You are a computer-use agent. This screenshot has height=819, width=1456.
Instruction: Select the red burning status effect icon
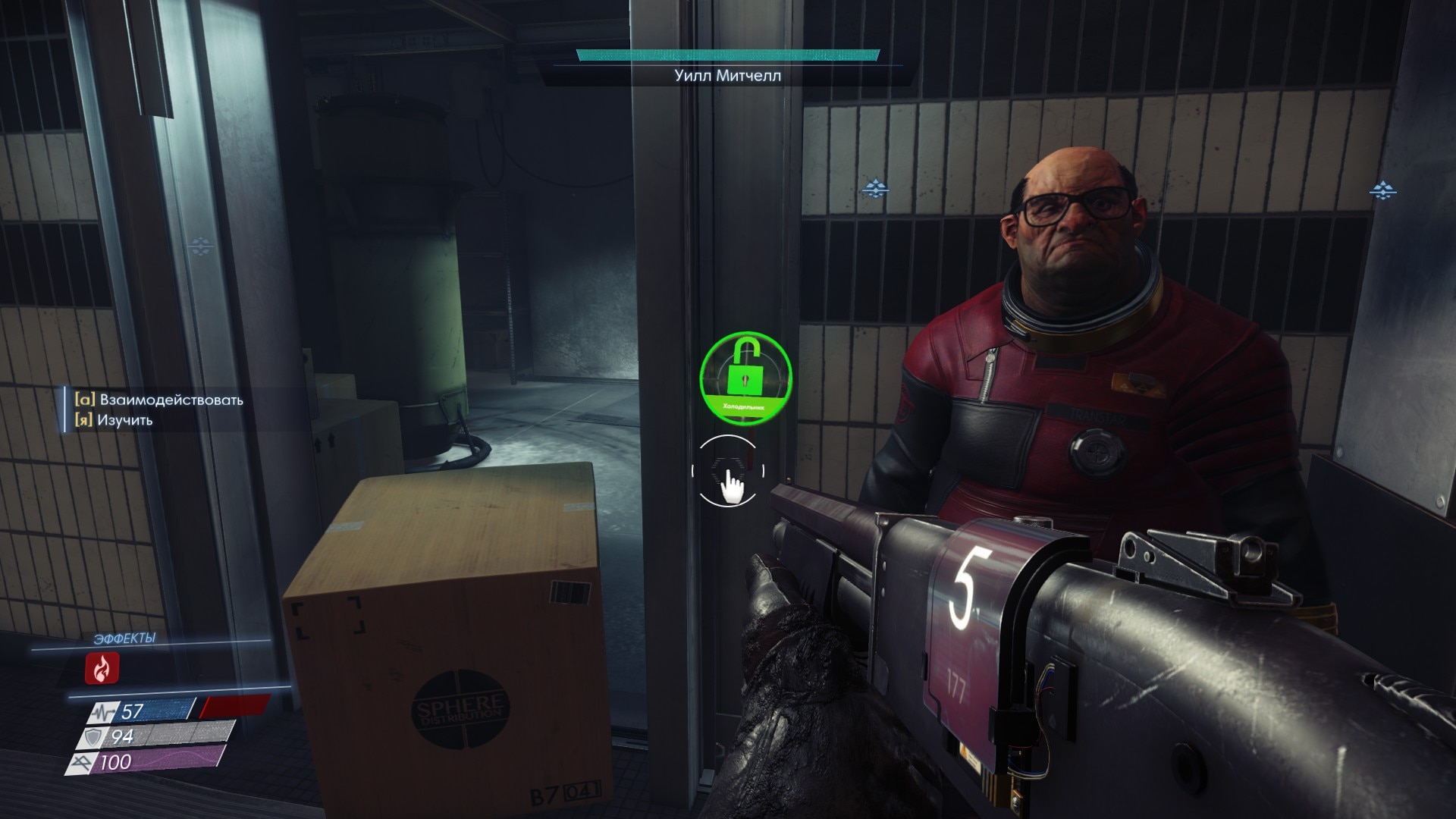pyautogui.click(x=102, y=668)
